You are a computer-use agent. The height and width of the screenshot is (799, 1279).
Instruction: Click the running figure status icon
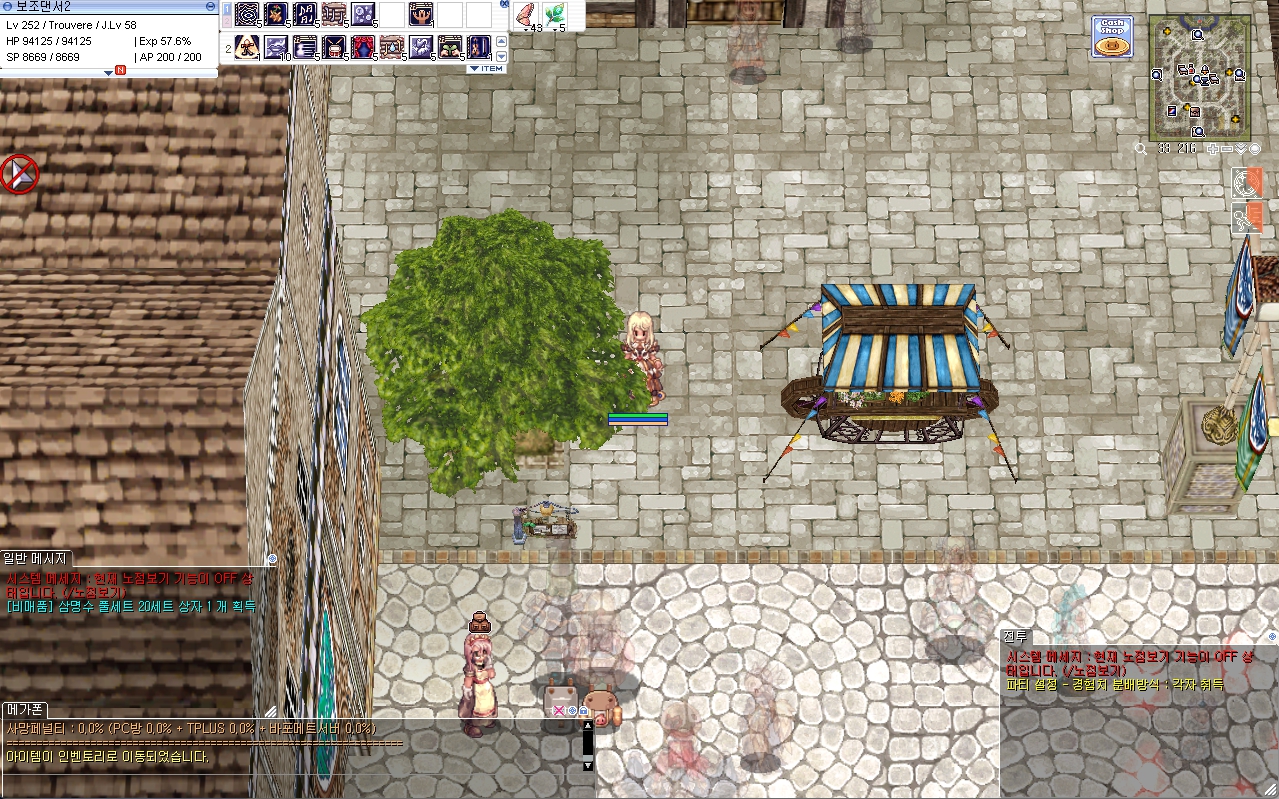[x=1247, y=217]
